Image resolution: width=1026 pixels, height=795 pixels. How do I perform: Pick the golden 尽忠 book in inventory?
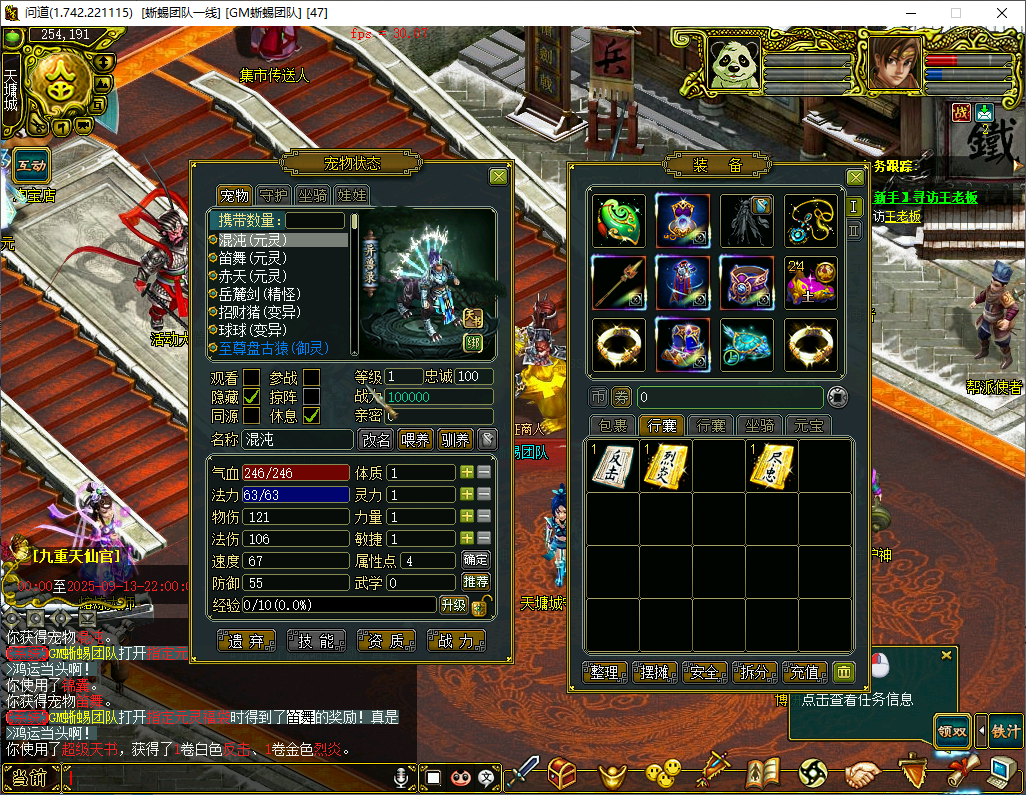772,466
